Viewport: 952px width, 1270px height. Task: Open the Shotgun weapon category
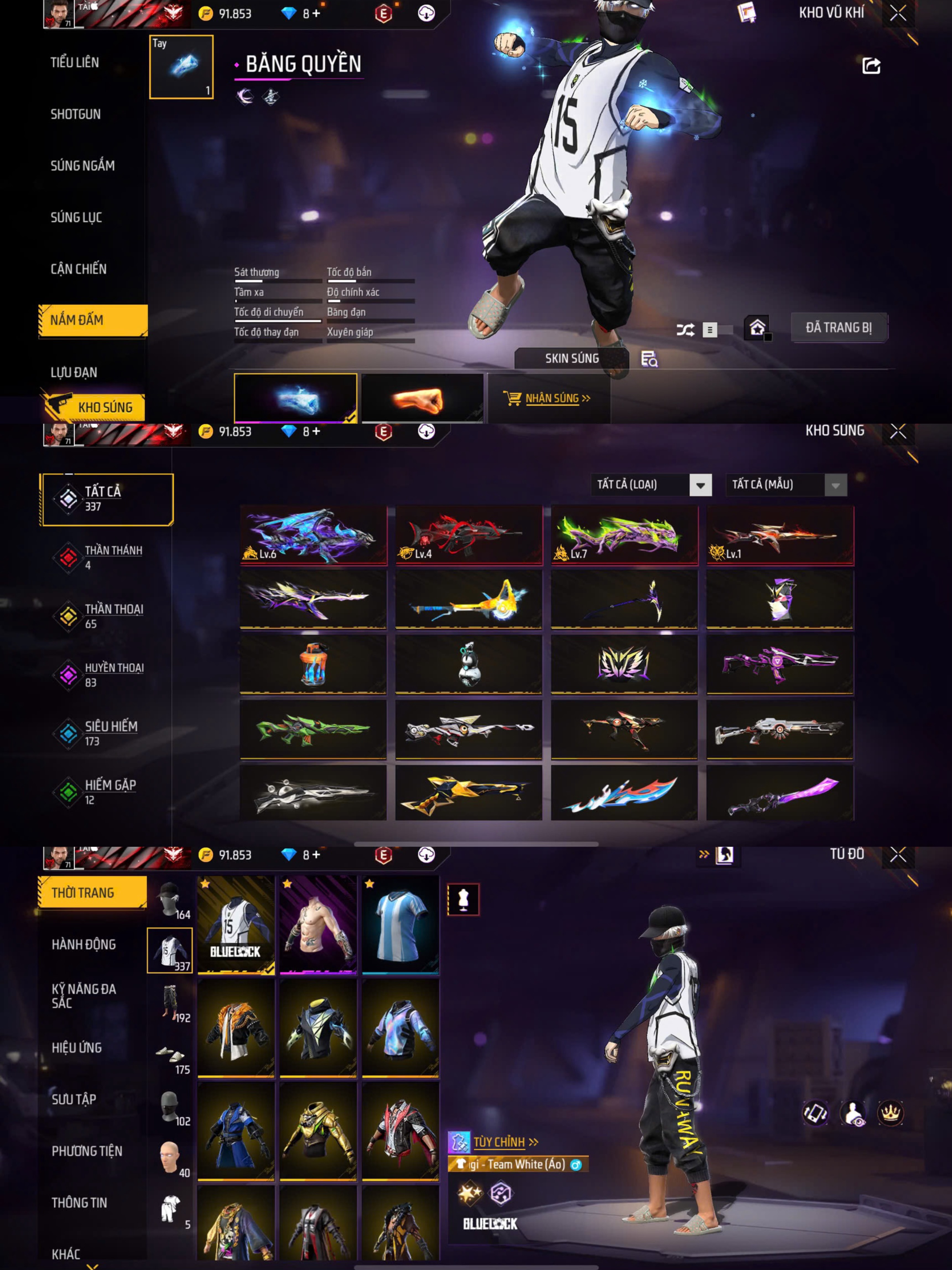click(x=75, y=114)
